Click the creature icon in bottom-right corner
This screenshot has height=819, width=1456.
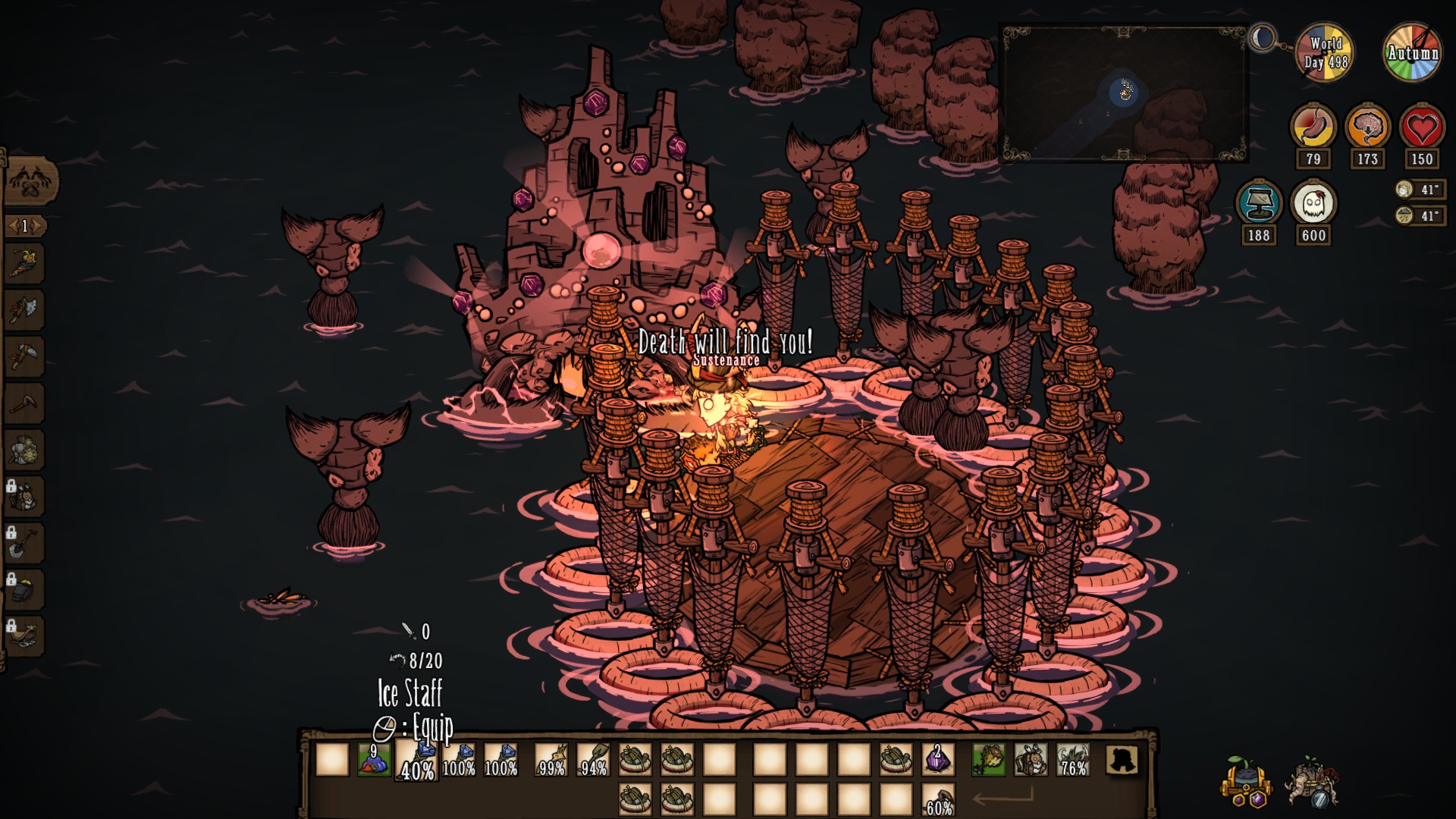point(1313,782)
